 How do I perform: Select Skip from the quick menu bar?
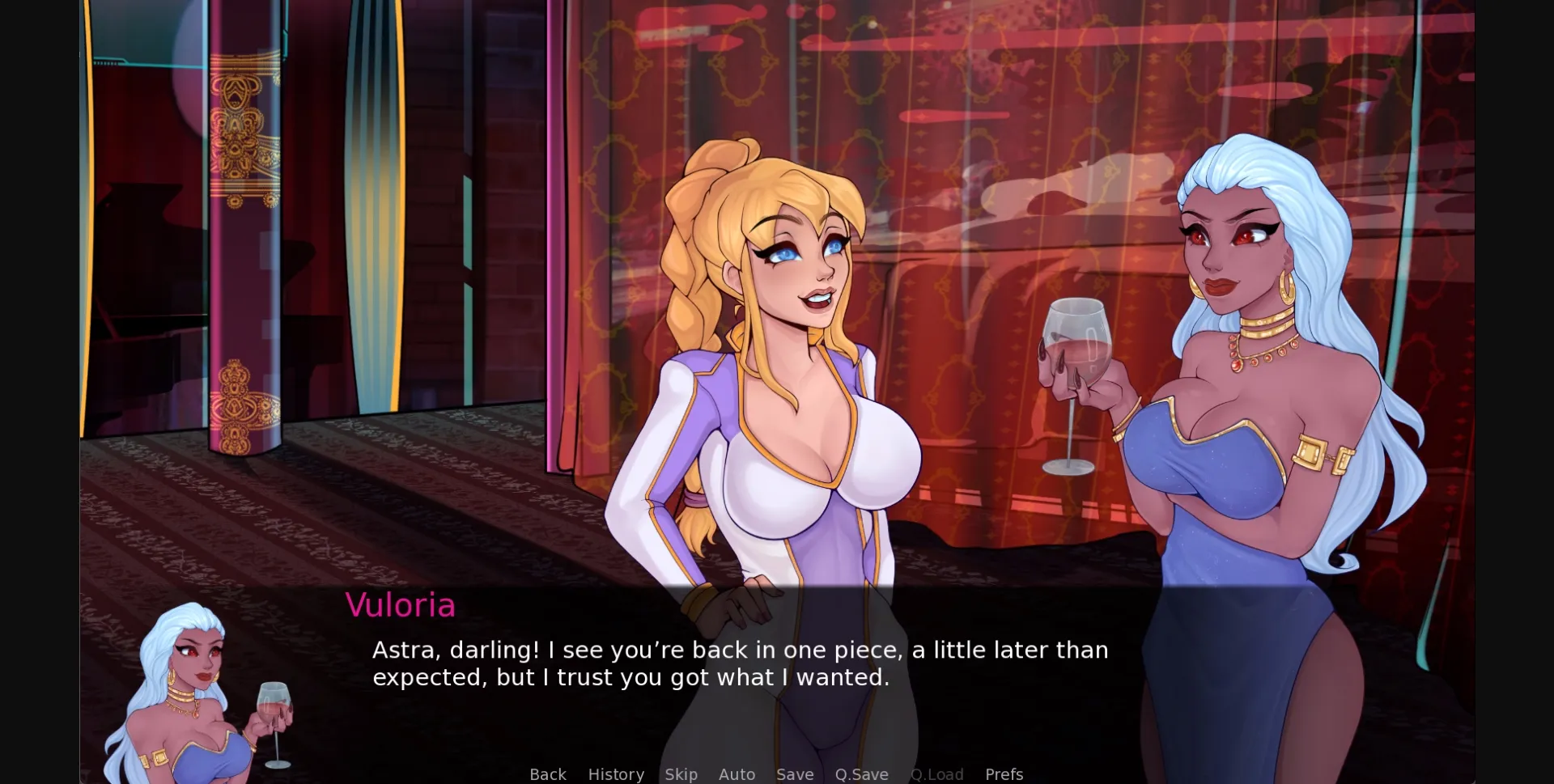tap(681, 774)
